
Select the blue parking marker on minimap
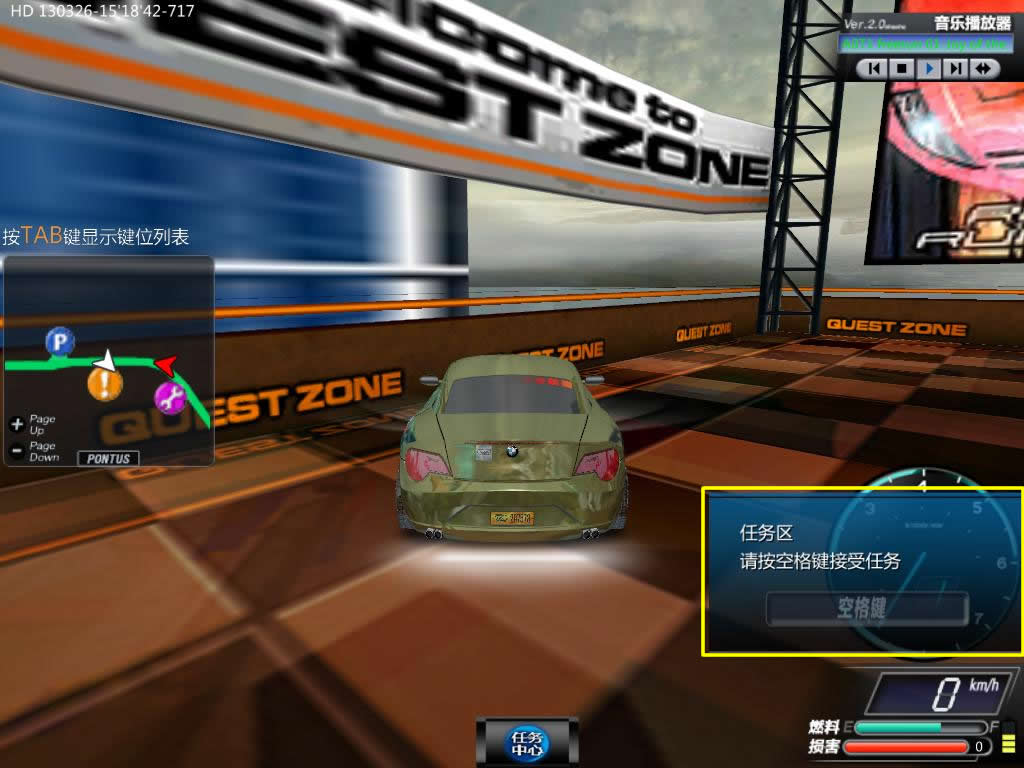click(x=60, y=343)
